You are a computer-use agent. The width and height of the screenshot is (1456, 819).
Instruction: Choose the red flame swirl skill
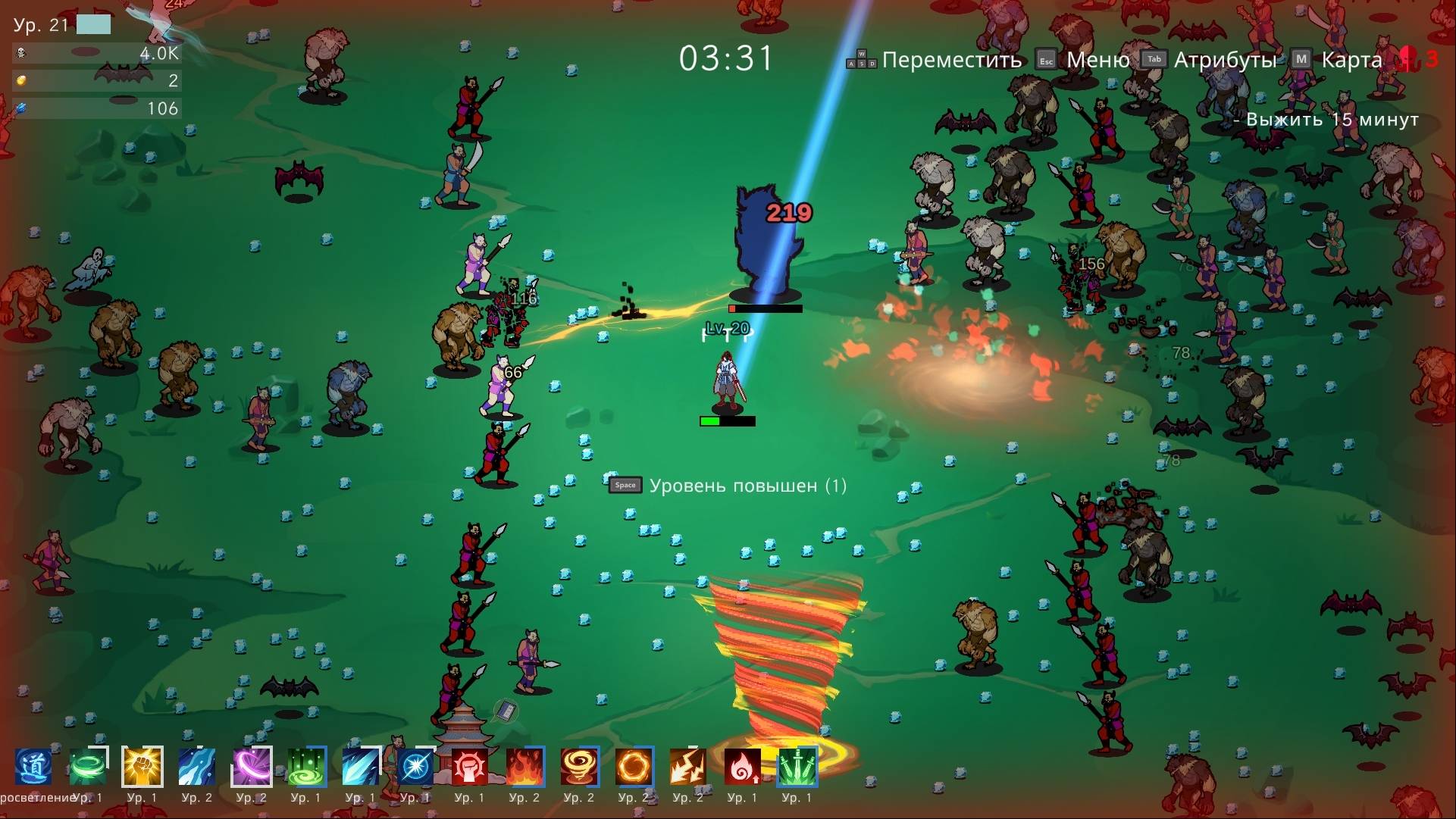(743, 767)
